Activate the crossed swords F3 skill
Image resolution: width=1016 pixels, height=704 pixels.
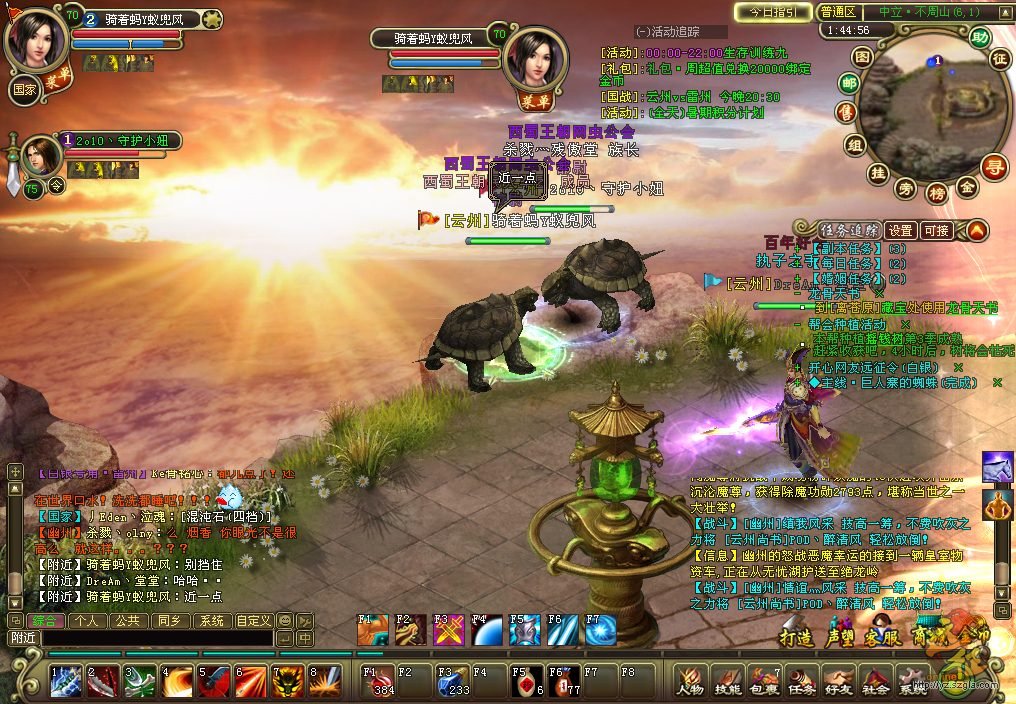pyautogui.click(x=448, y=631)
